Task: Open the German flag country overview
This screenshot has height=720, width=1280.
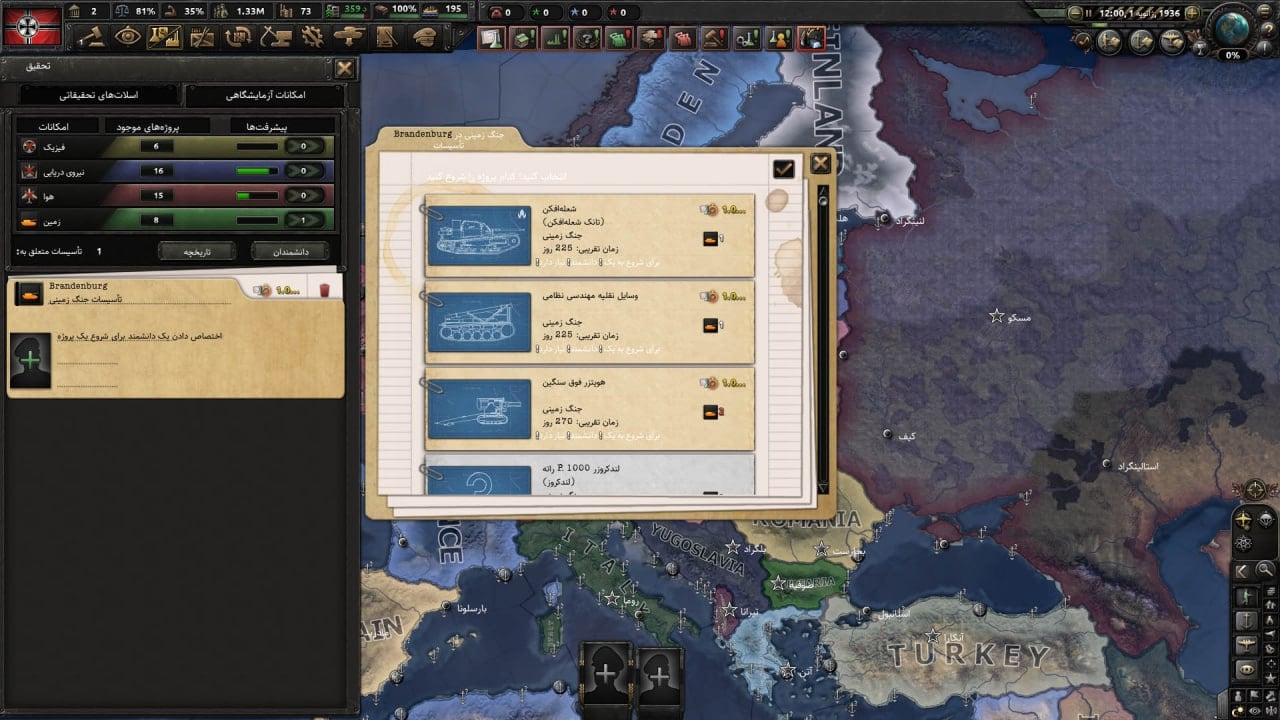Action: [x=33, y=25]
